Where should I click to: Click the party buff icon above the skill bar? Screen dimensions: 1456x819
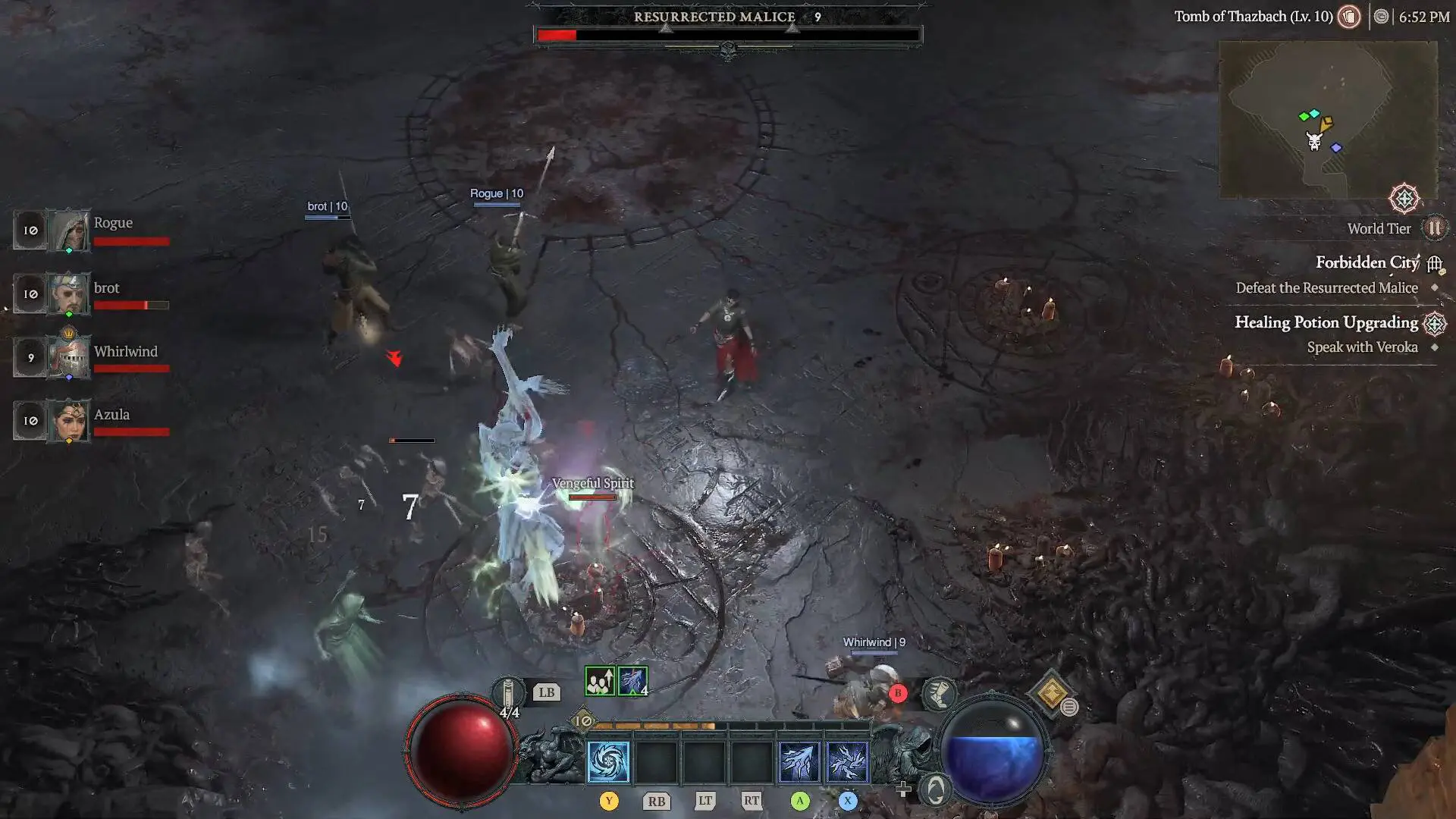[600, 681]
